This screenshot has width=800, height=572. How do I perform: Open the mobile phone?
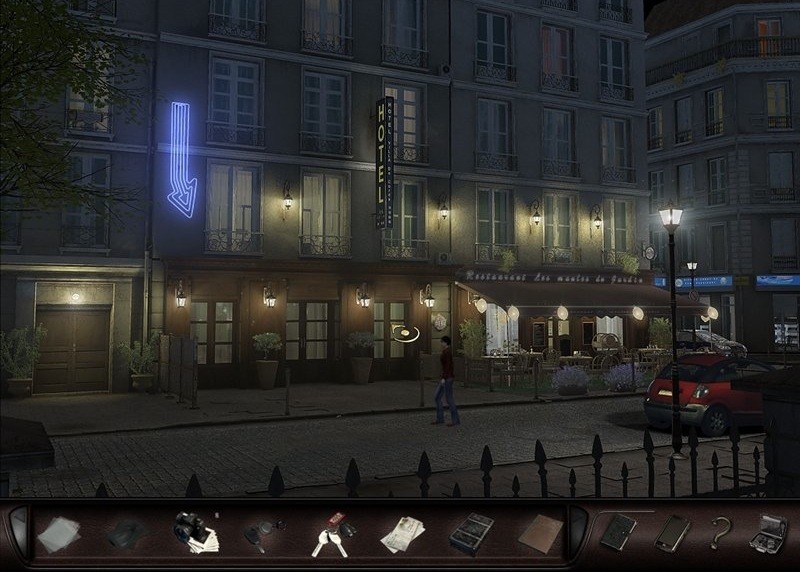click(x=671, y=532)
